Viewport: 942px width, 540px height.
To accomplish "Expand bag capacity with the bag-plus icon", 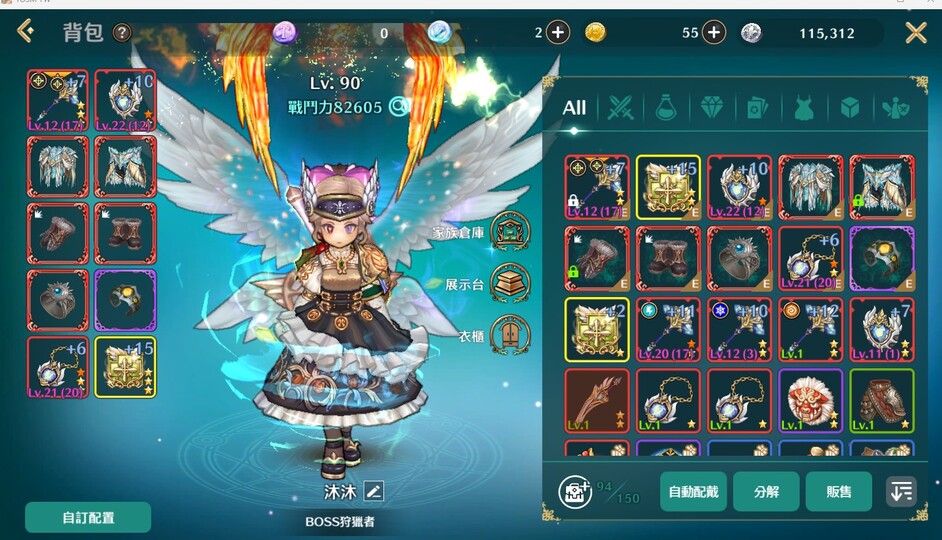I will click(574, 491).
